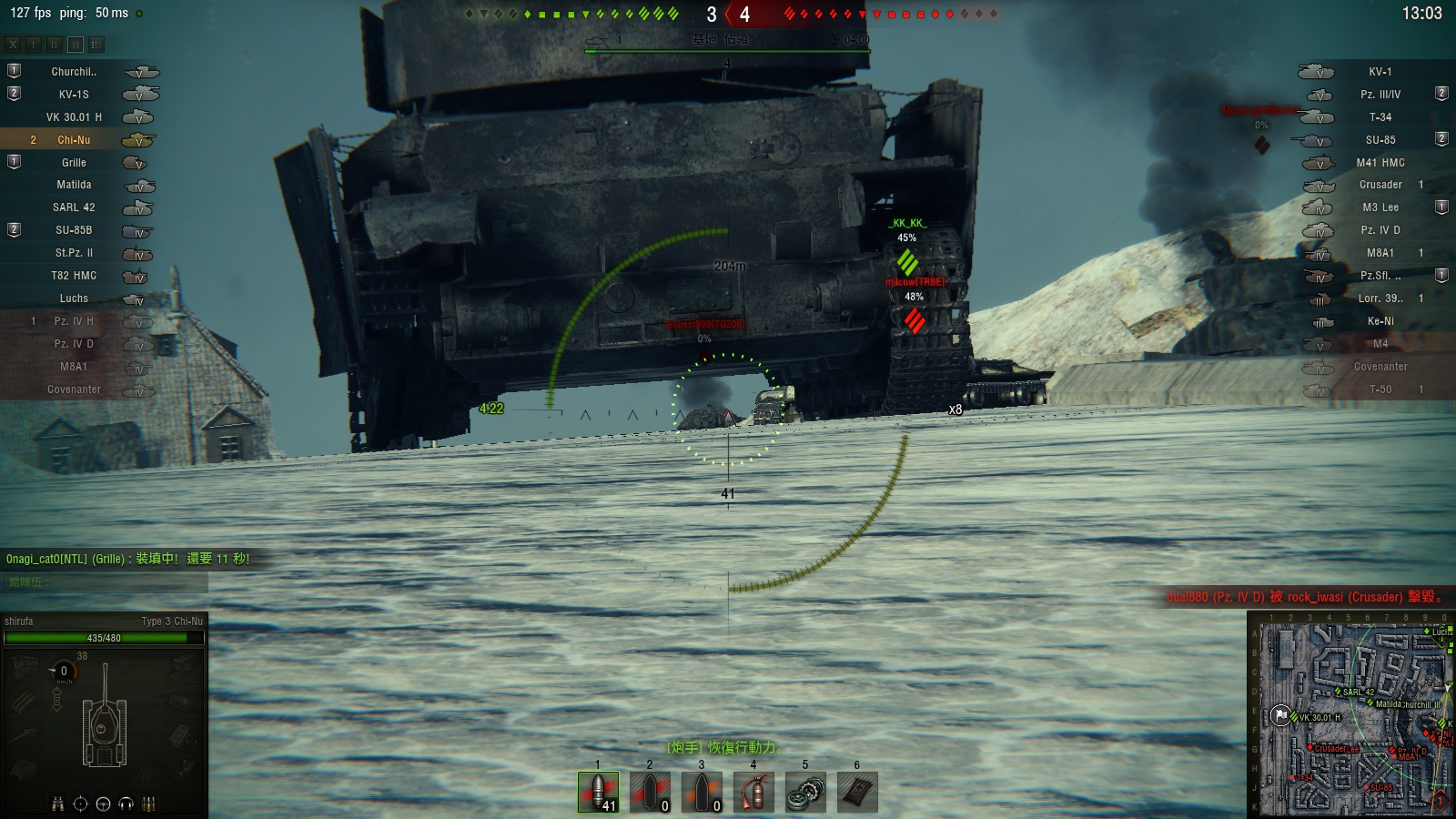This screenshot has width=1456, height=819.
Task: Click the driver steering wheel crew icon
Action: [x=104, y=804]
